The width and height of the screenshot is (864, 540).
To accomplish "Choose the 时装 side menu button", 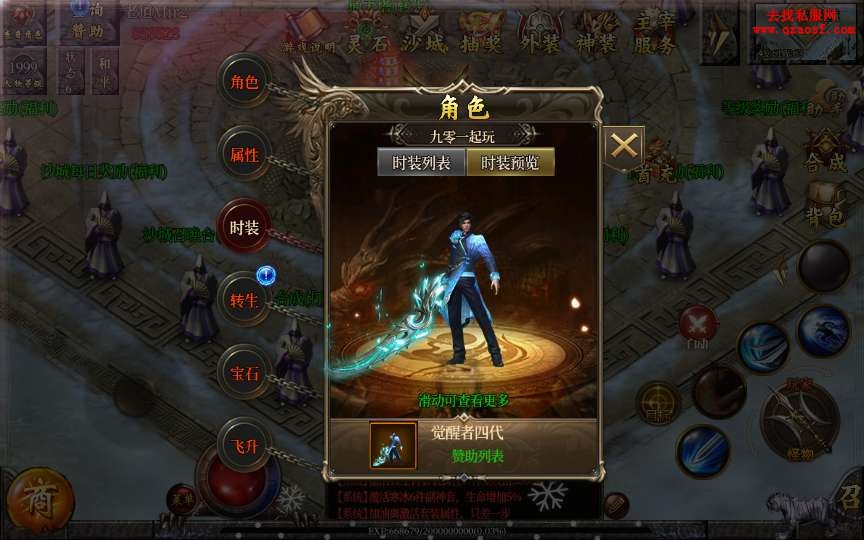I will click(x=244, y=228).
